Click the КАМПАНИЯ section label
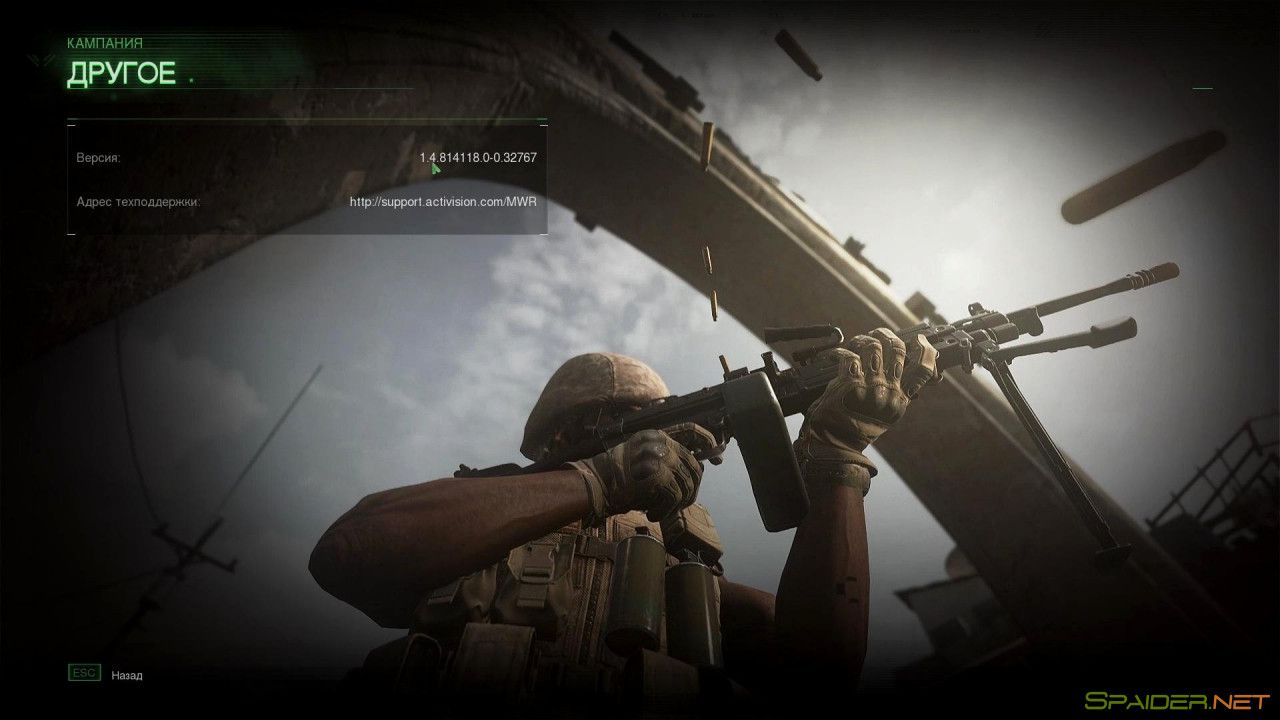Viewport: 1280px width, 720px height. pyautogui.click(x=104, y=42)
